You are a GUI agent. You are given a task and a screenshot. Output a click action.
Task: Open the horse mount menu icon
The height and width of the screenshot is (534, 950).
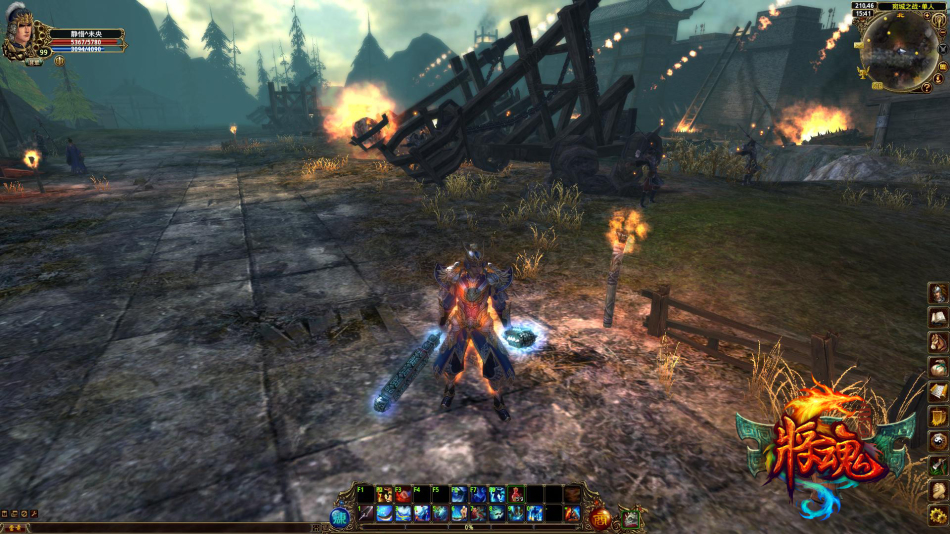[x=938, y=342]
